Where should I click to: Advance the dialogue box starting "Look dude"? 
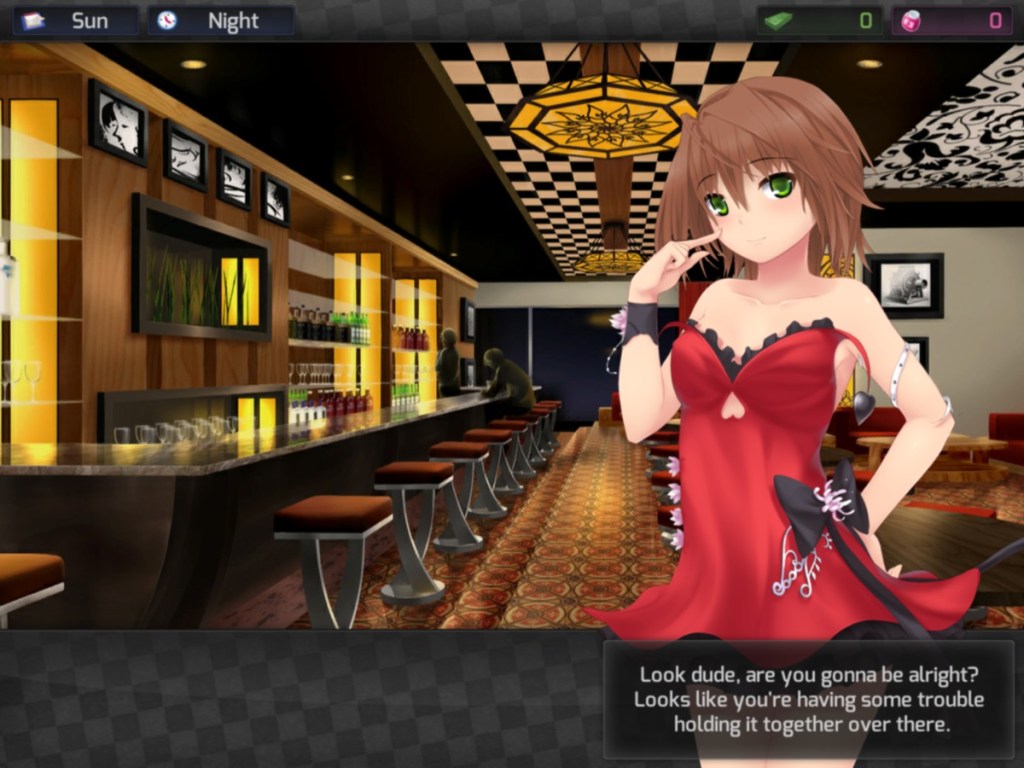[x=808, y=699]
